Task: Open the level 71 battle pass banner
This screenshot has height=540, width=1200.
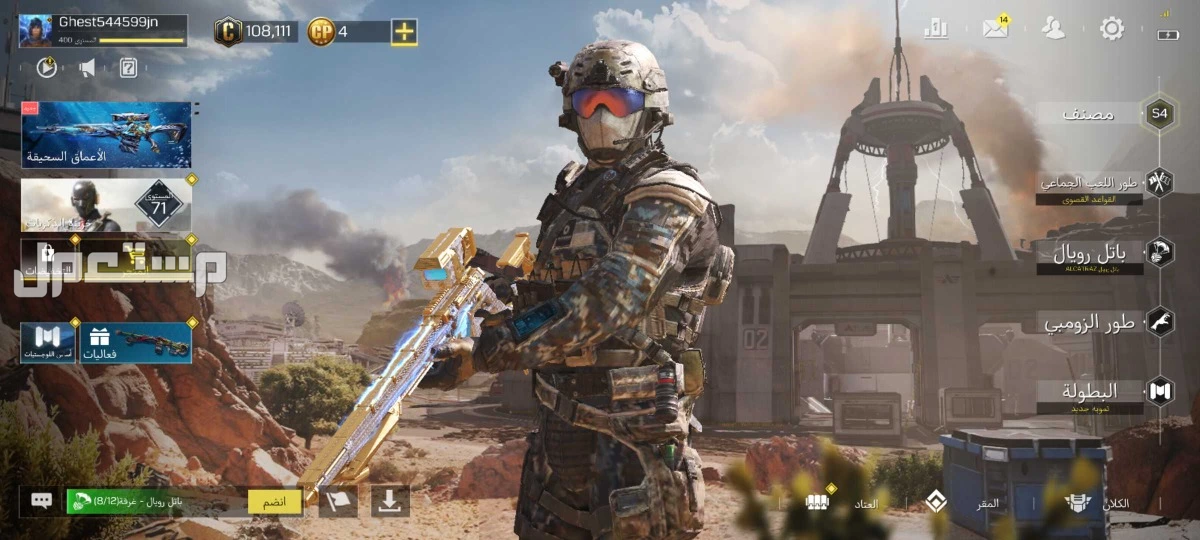Action: [106, 205]
